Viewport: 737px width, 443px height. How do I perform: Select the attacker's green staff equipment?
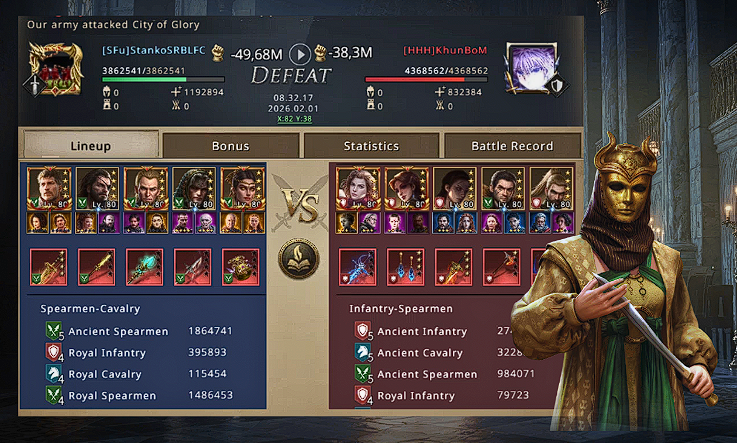[144, 267]
